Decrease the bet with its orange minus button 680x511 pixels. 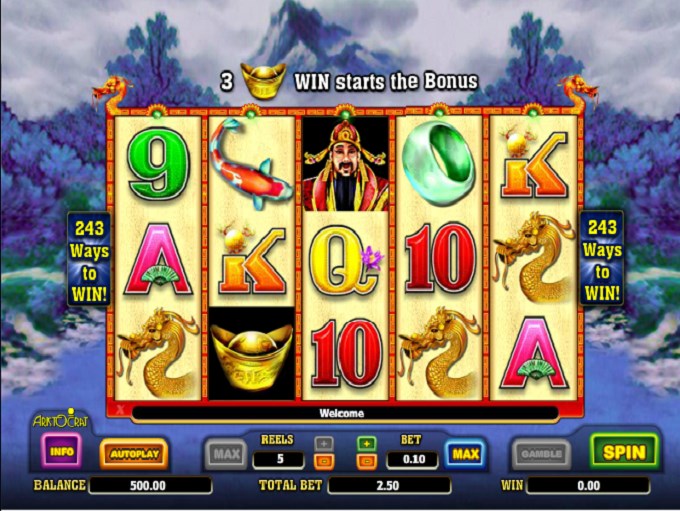[x=366, y=461]
